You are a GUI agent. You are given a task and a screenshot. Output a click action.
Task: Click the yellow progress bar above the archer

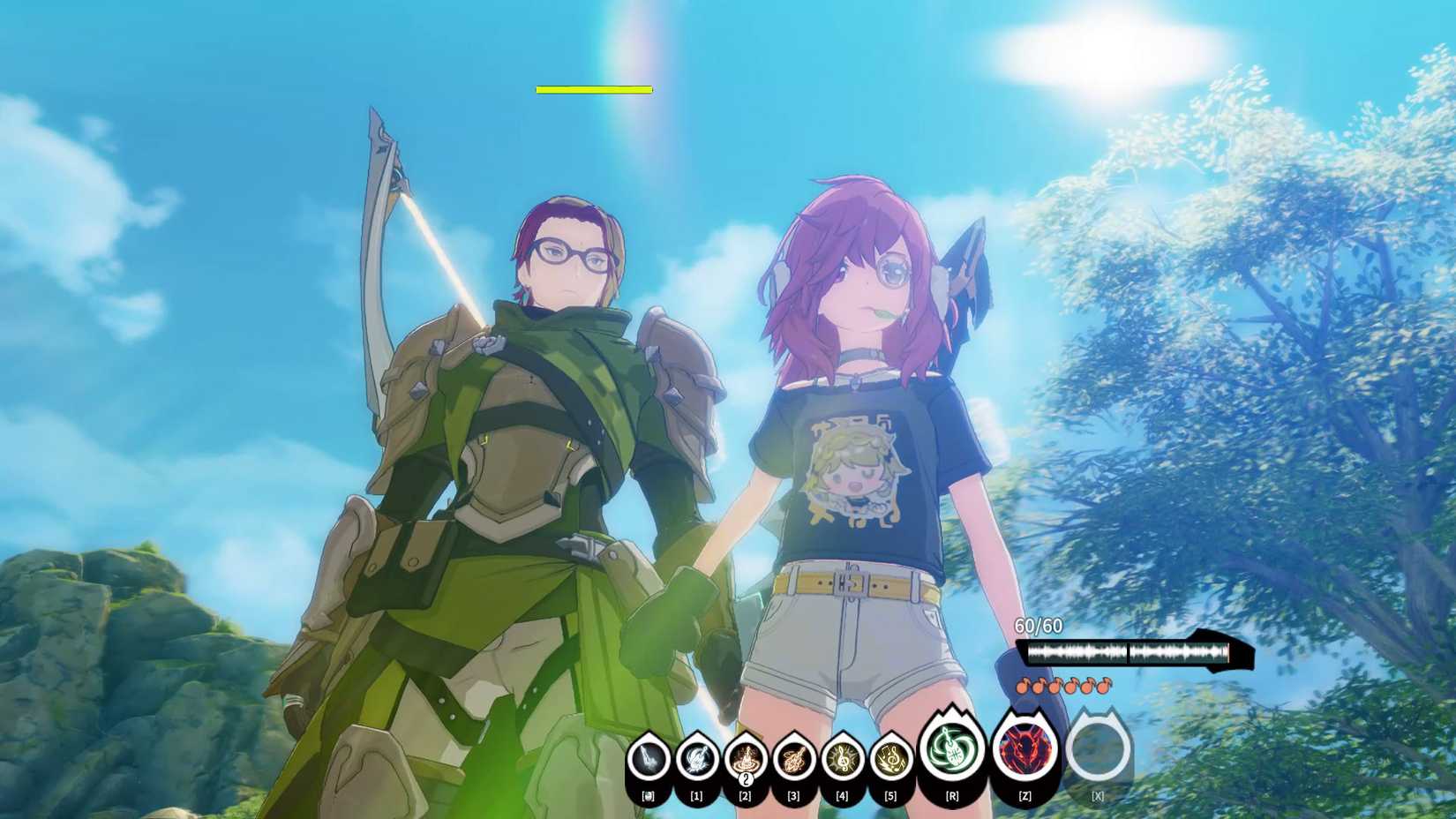593,89
